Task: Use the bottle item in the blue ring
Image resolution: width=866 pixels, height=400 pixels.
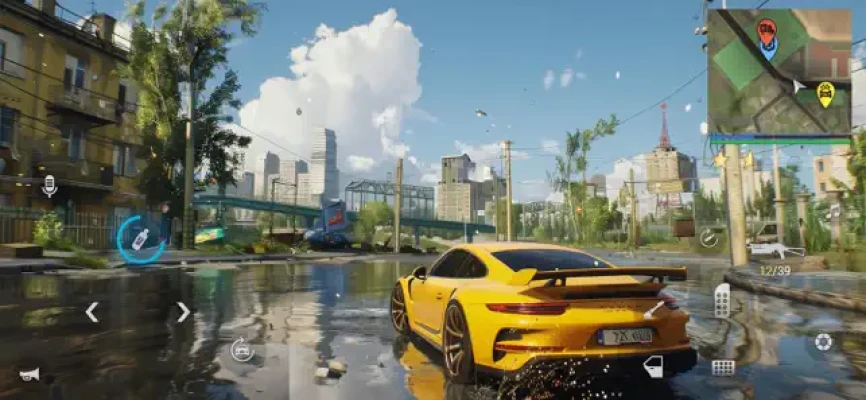Action: pos(140,239)
